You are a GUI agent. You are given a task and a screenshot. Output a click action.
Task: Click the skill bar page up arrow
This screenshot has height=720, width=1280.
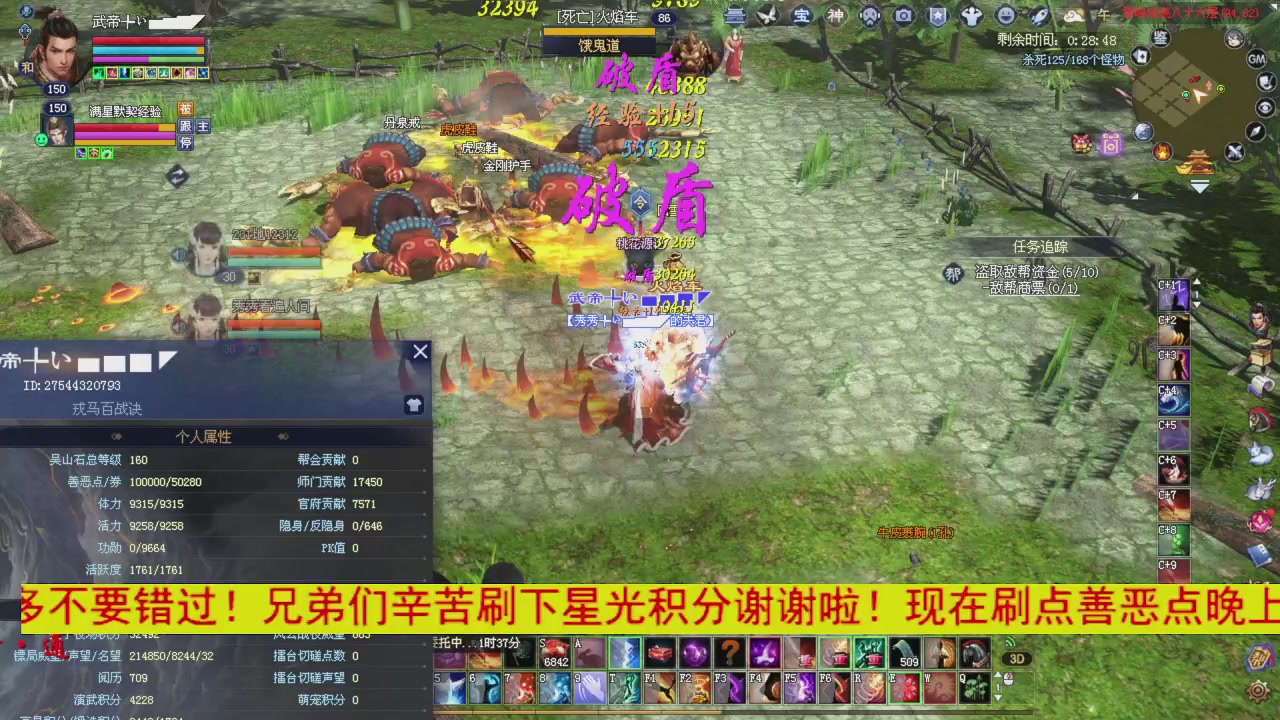tap(997, 673)
